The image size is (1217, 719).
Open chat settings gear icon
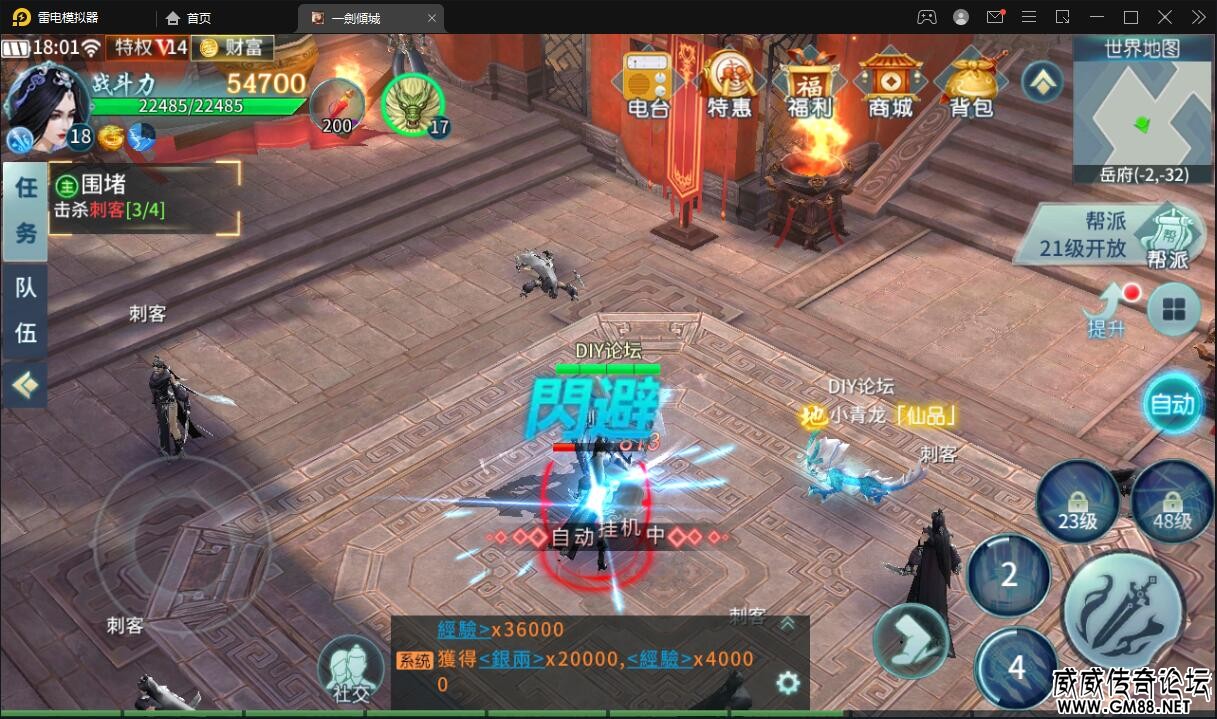788,683
